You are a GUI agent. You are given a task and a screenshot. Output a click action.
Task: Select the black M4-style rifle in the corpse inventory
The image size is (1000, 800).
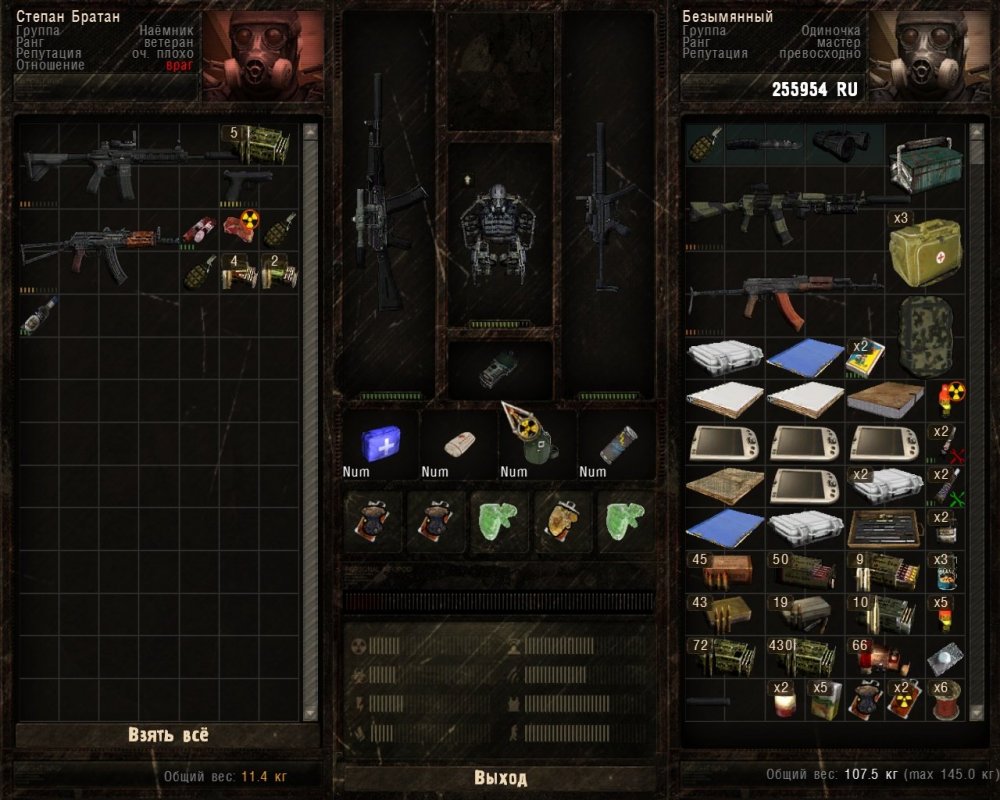[x=120, y=162]
